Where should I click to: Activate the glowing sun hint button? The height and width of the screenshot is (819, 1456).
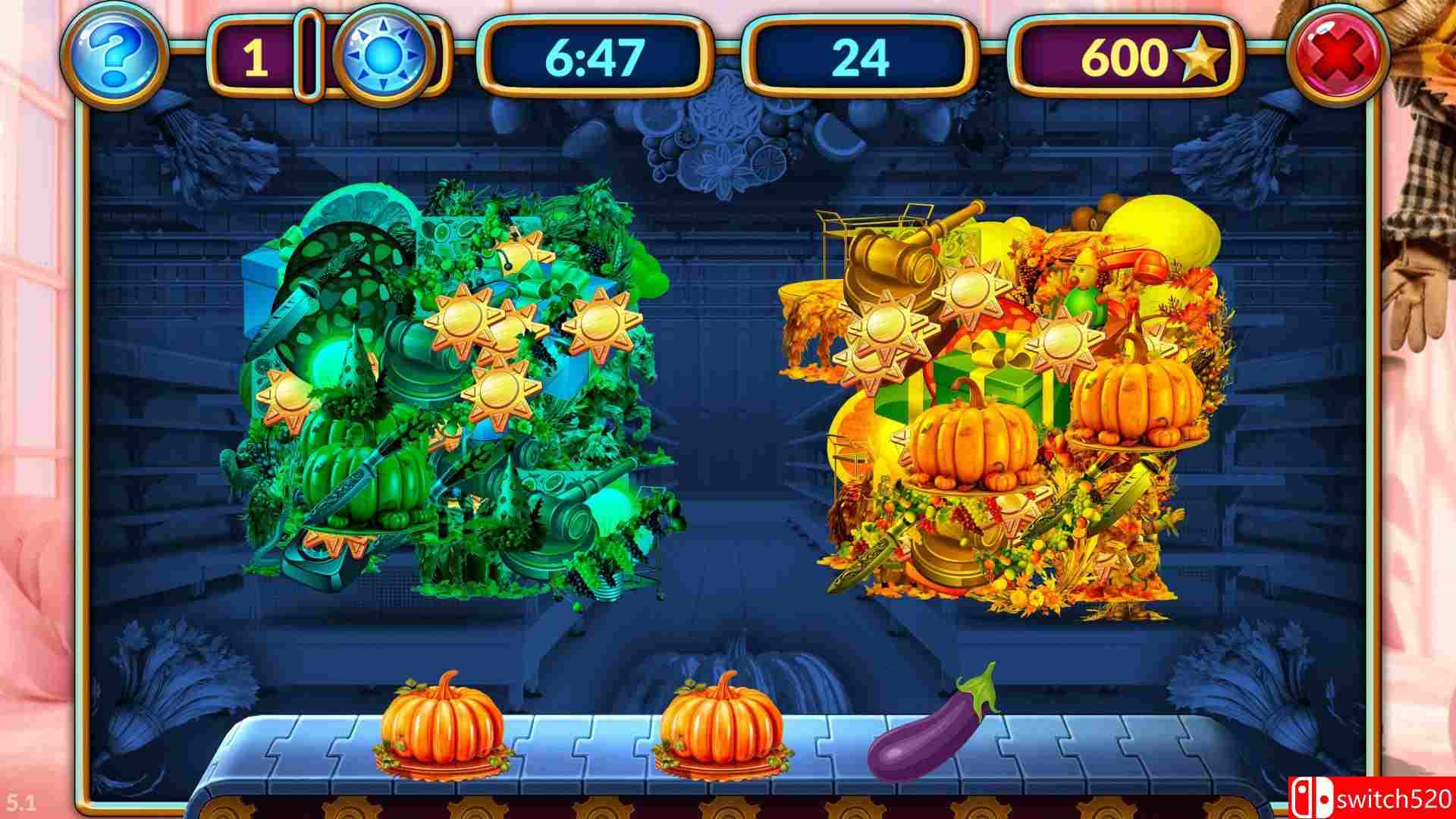[383, 55]
